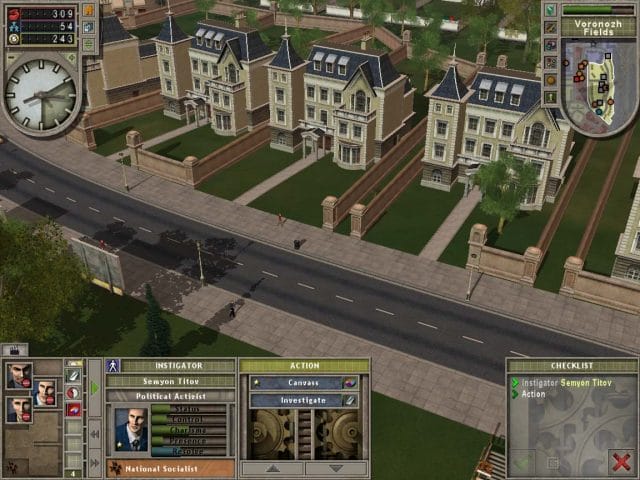Click the rewind double-arrow button
The image size is (640, 480).
(95, 434)
